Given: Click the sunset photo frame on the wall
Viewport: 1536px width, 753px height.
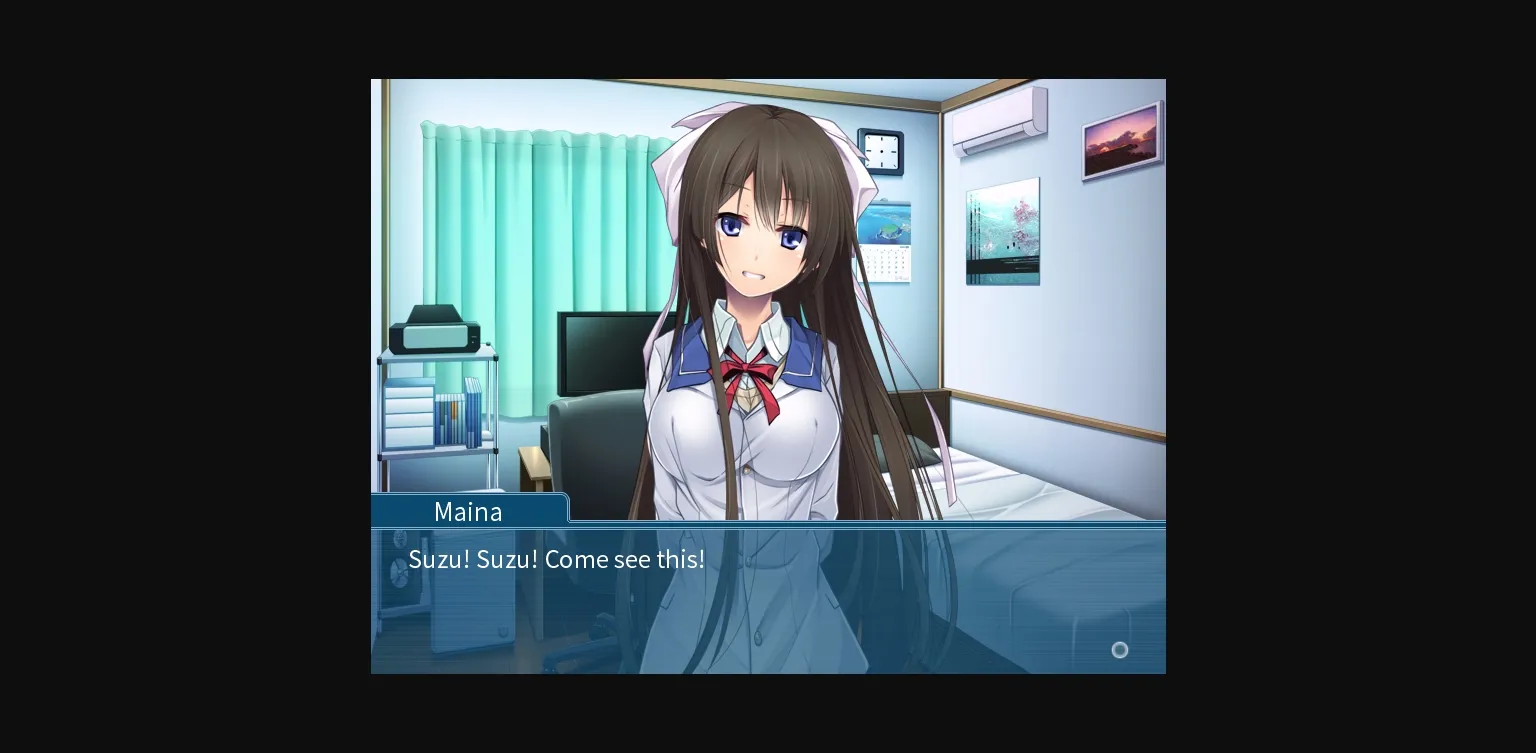Looking at the screenshot, I should 1120,137.
